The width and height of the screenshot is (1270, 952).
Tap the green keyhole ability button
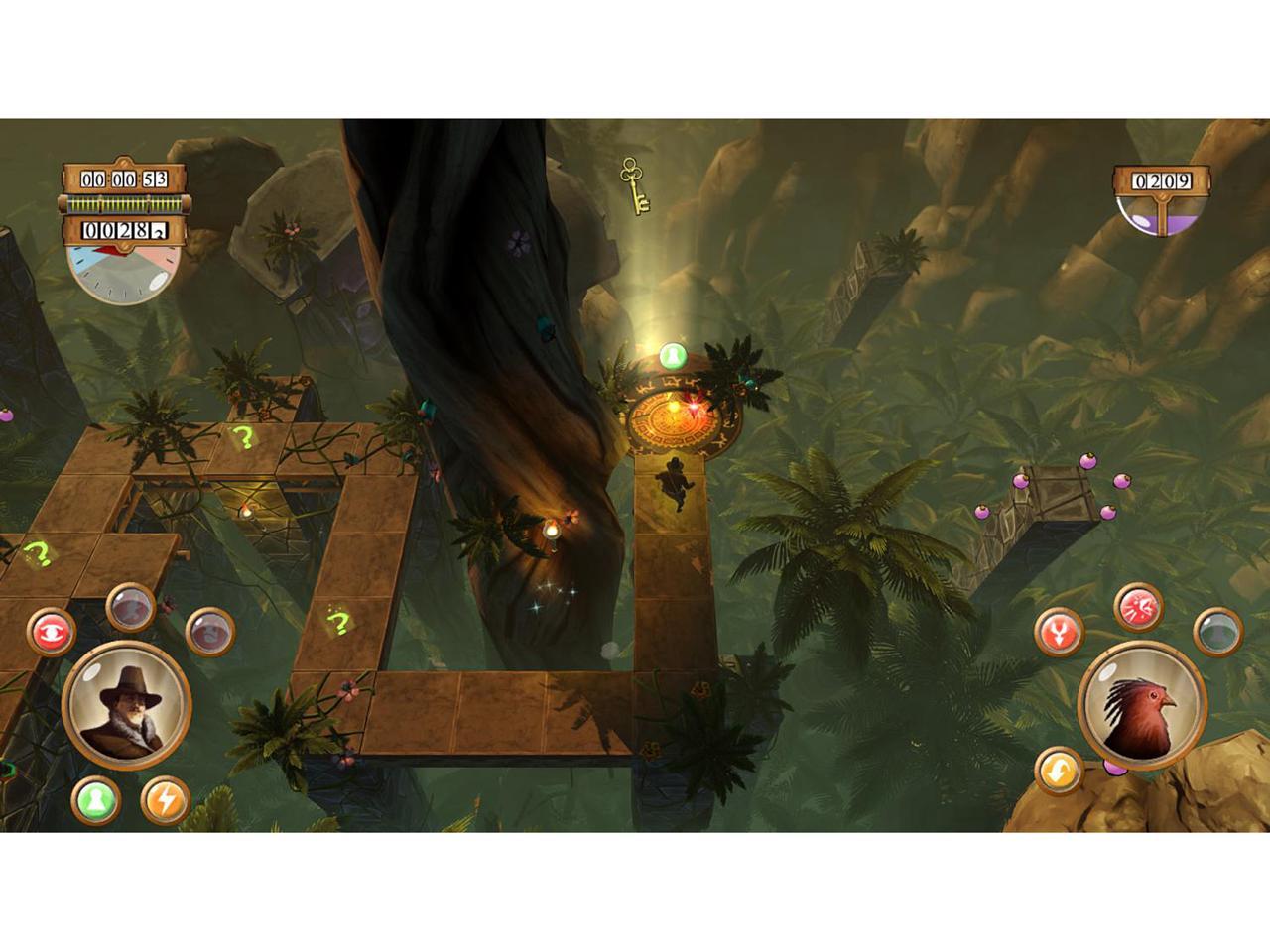tap(96, 799)
